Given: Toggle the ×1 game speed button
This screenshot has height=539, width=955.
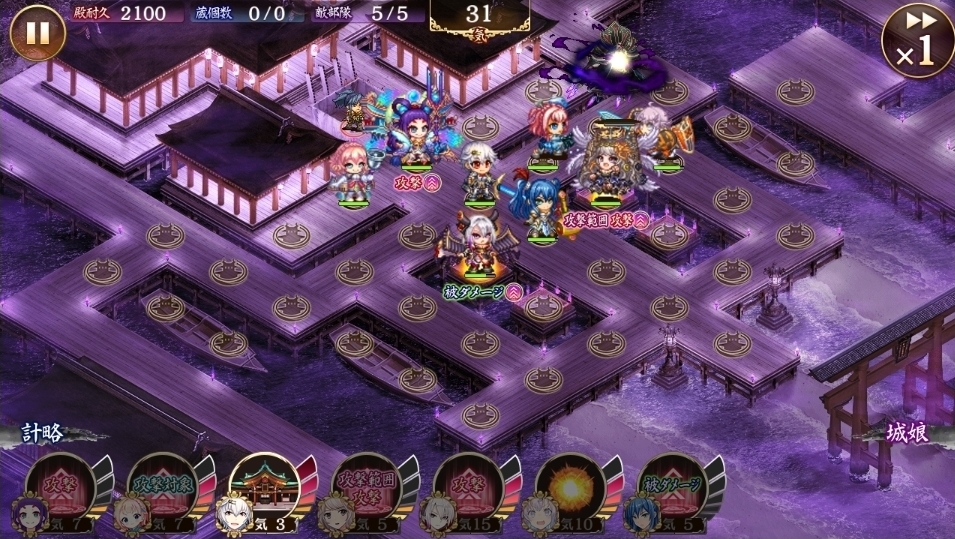Looking at the screenshot, I should 916,39.
